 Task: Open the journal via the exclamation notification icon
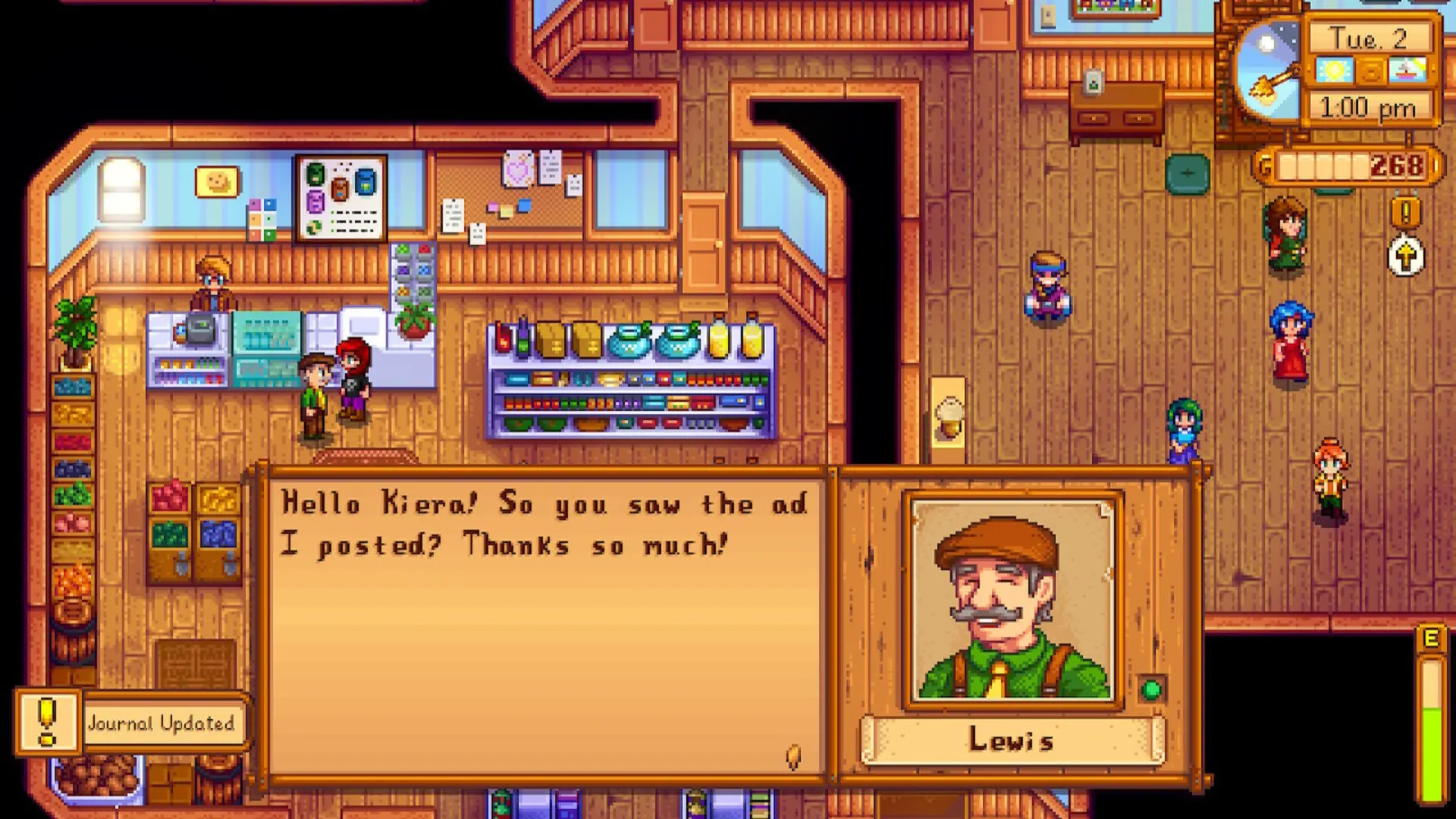pyautogui.click(x=47, y=722)
